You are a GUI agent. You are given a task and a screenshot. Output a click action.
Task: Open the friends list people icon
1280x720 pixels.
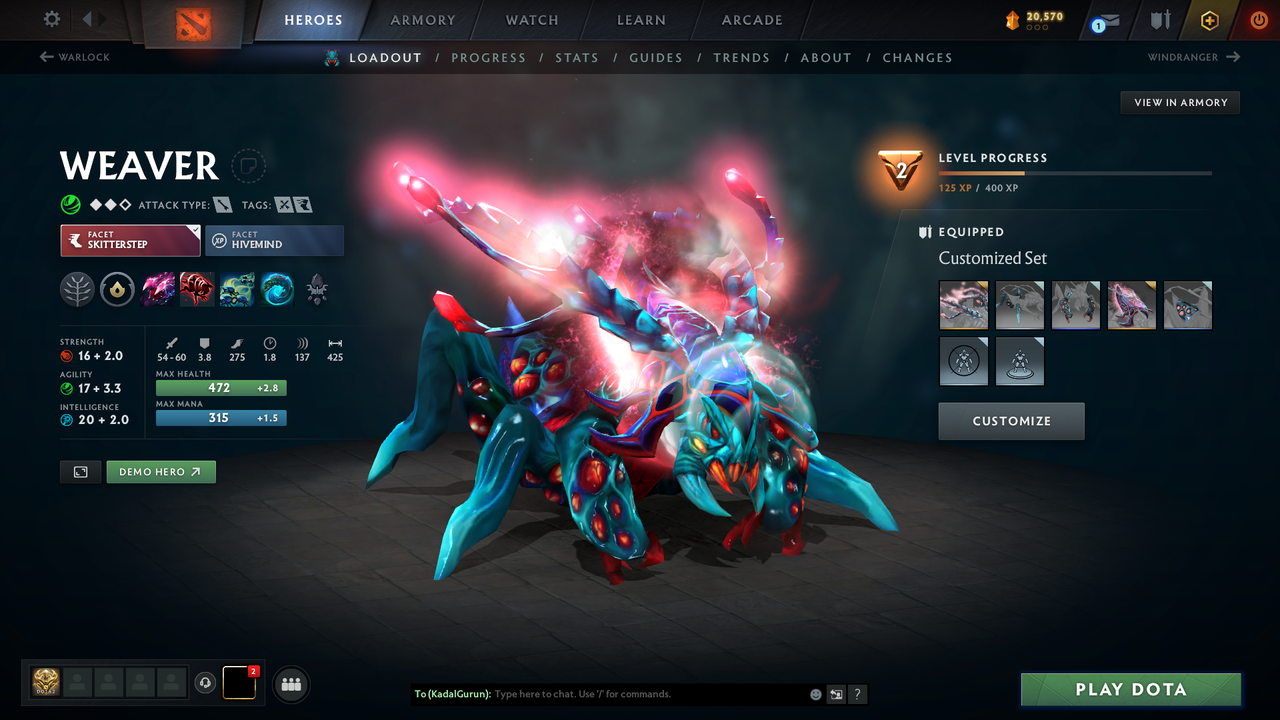click(290, 684)
